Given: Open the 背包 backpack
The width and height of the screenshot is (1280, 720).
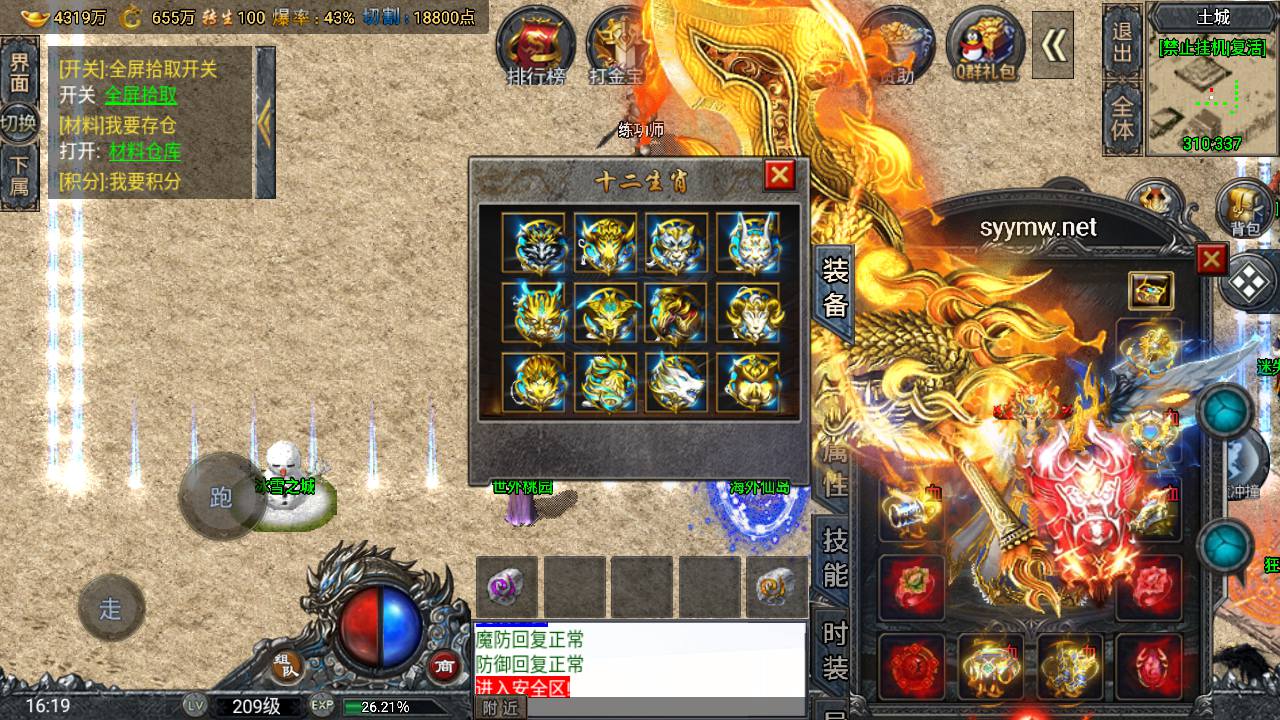Looking at the screenshot, I should pyautogui.click(x=1244, y=210).
